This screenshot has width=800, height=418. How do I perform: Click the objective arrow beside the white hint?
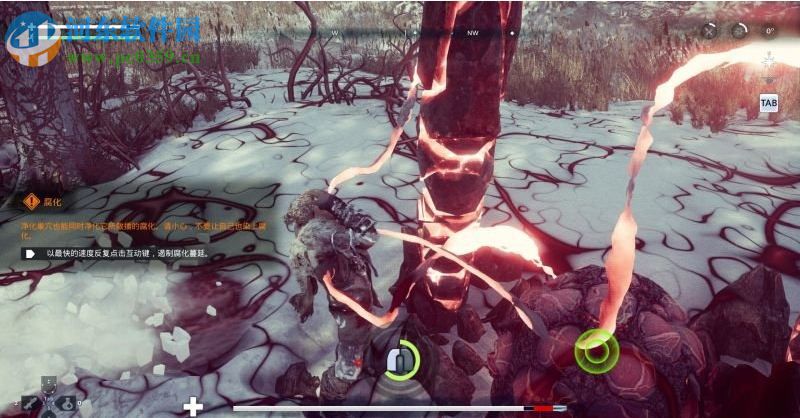tap(29, 254)
